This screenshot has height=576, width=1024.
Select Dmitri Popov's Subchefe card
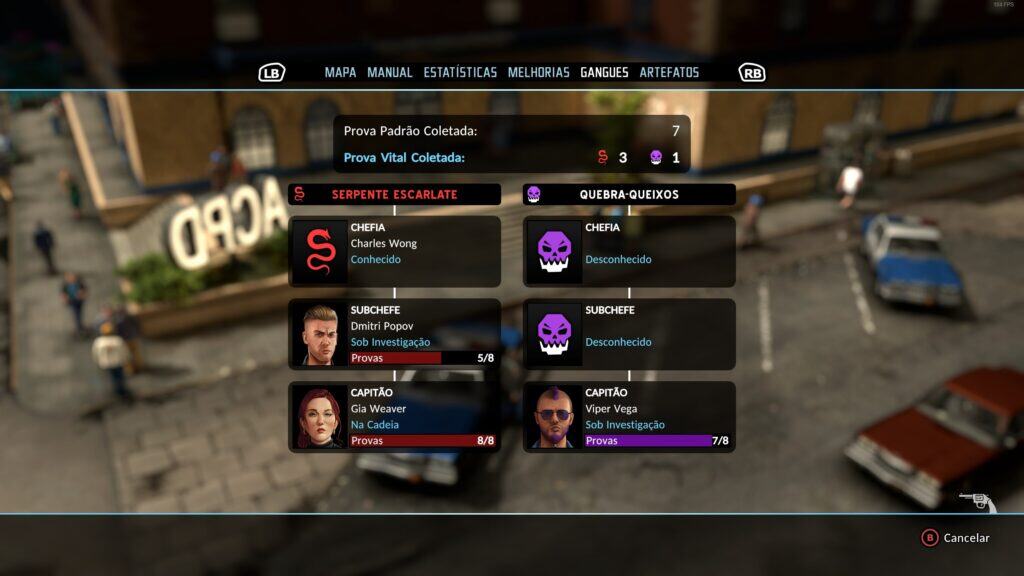tap(394, 334)
